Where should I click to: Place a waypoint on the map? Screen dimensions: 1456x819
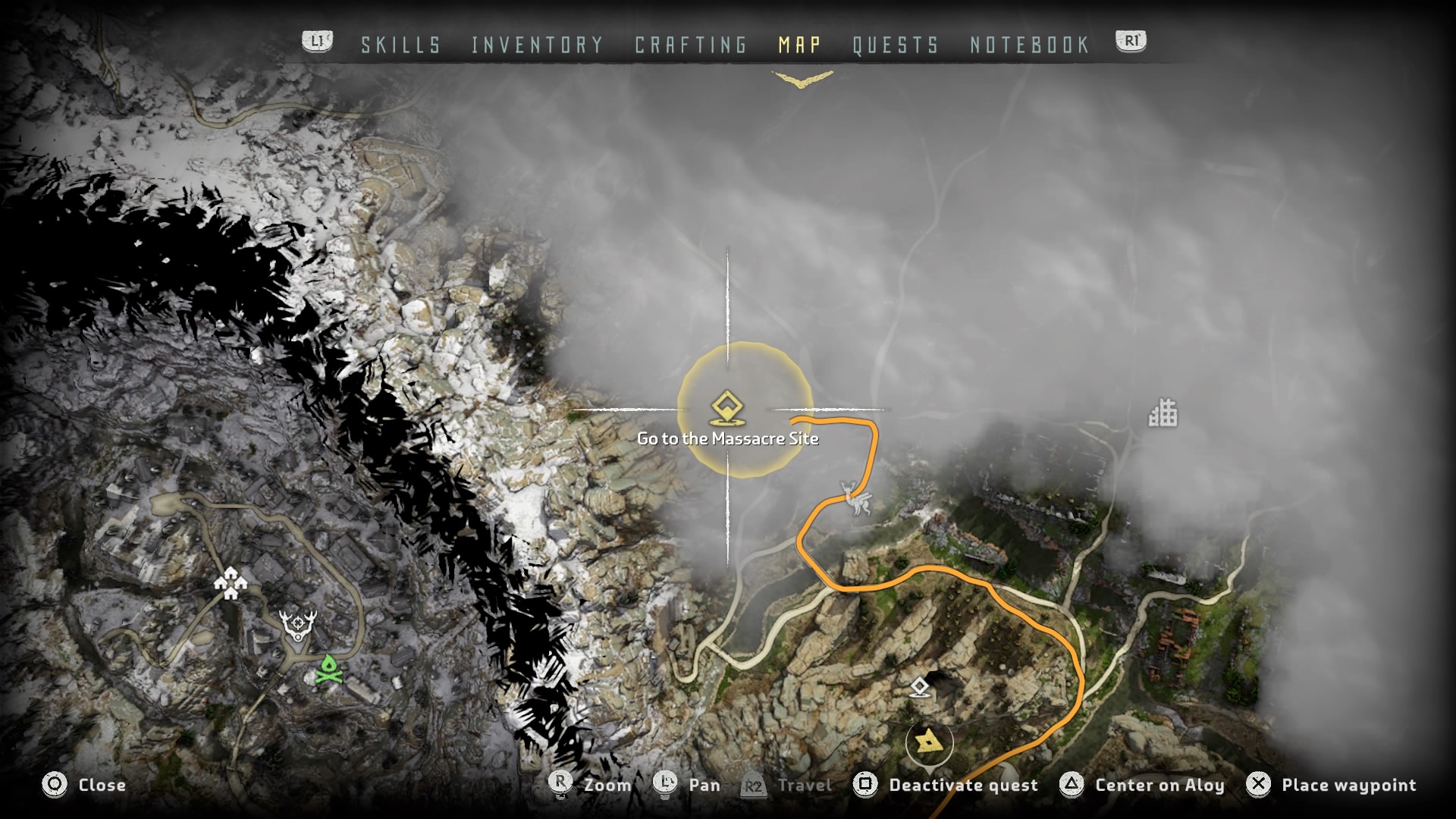click(1331, 785)
